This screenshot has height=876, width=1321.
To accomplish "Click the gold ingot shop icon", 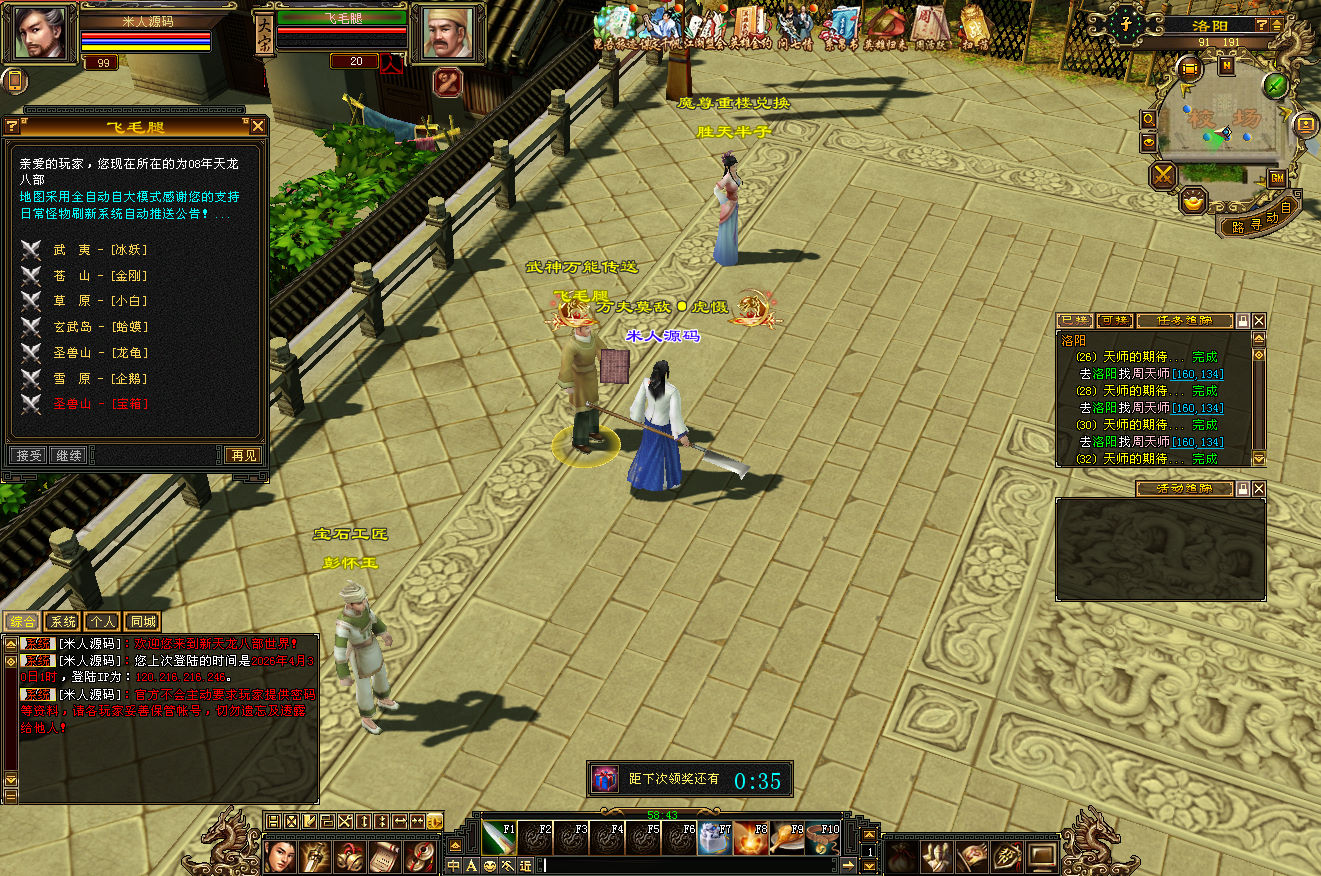I will click(x=1192, y=201).
